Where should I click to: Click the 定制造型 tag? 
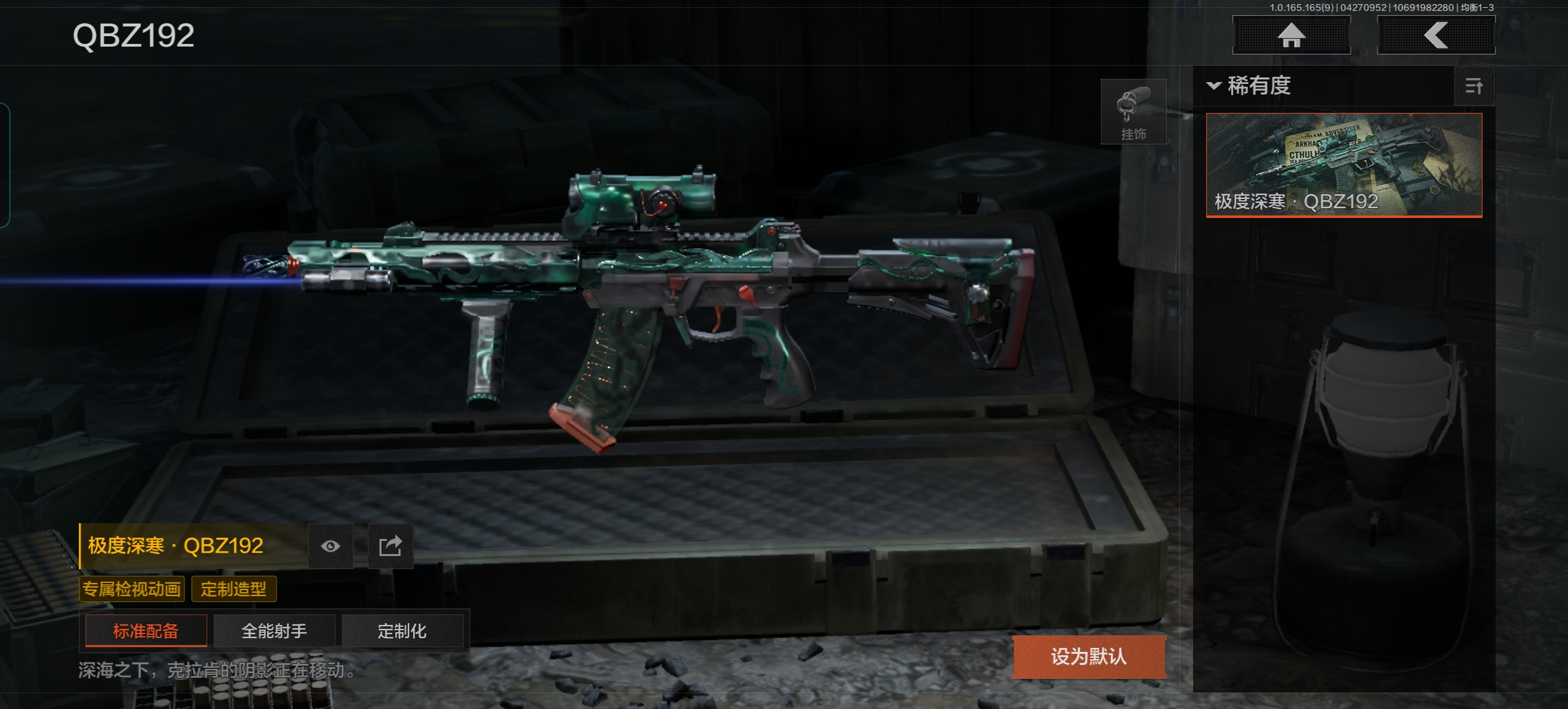pos(234,589)
